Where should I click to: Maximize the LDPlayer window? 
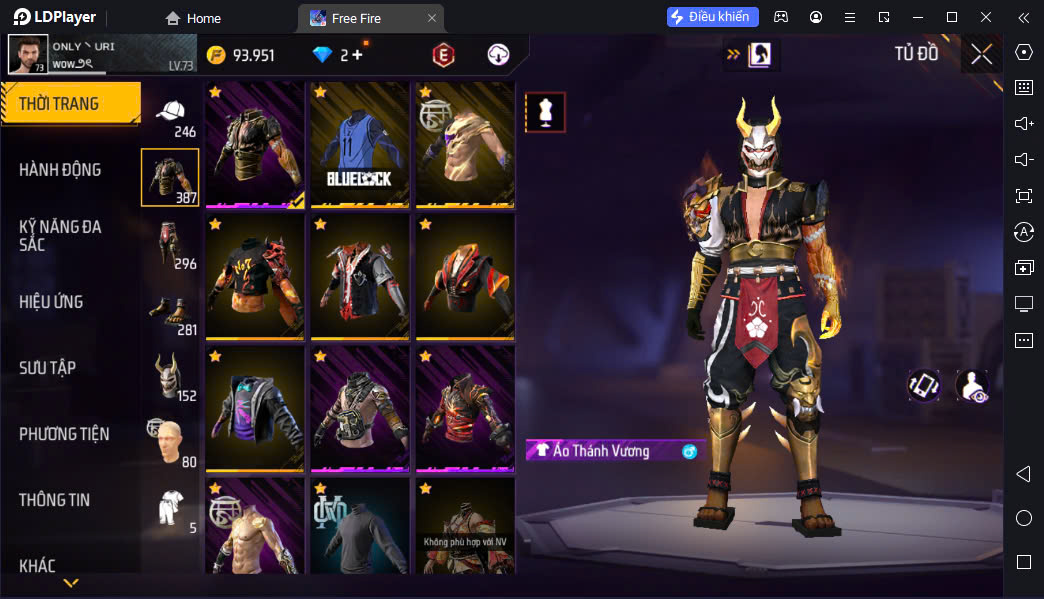pyautogui.click(x=952, y=17)
